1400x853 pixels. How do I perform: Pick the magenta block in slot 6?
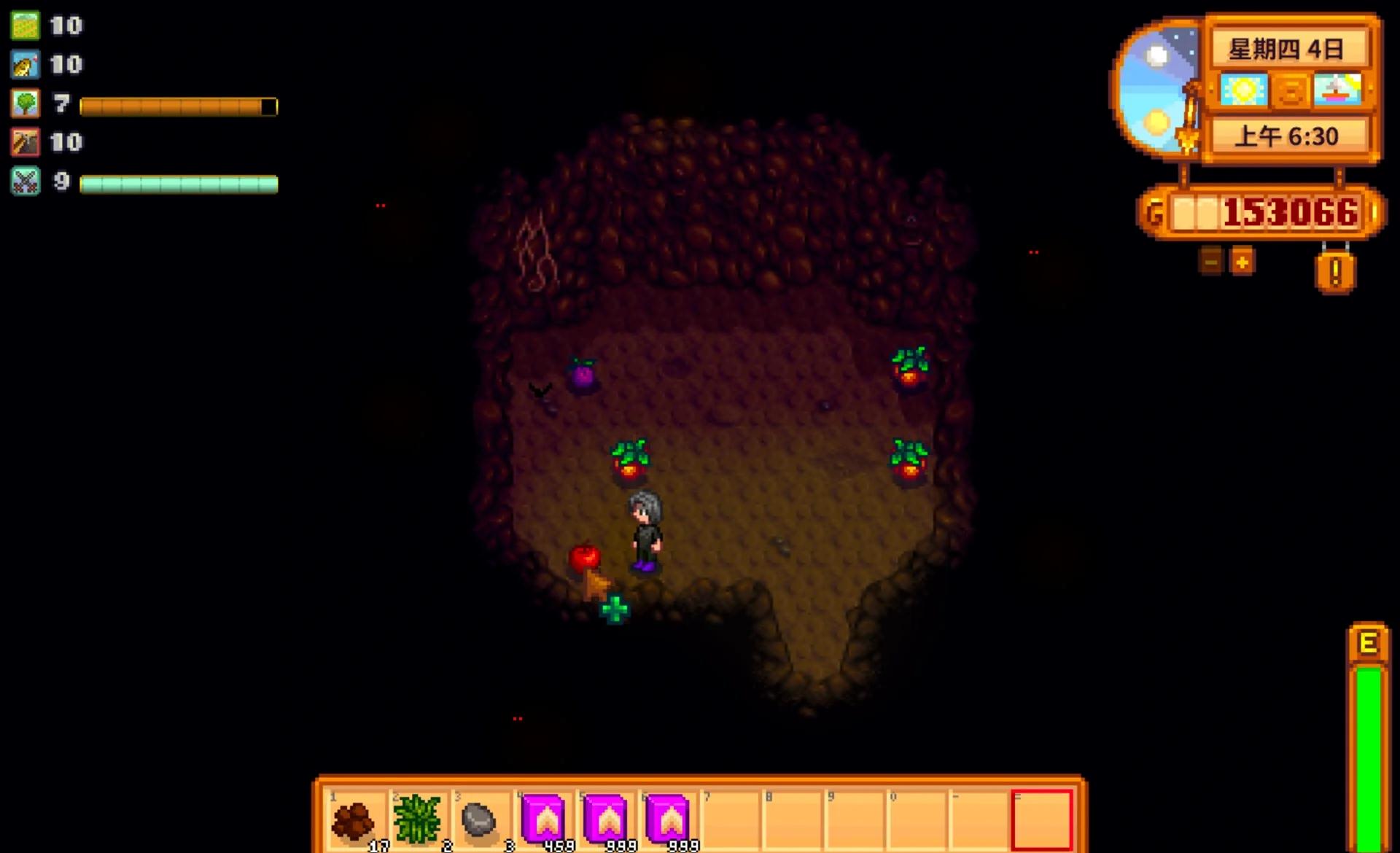pos(667,819)
